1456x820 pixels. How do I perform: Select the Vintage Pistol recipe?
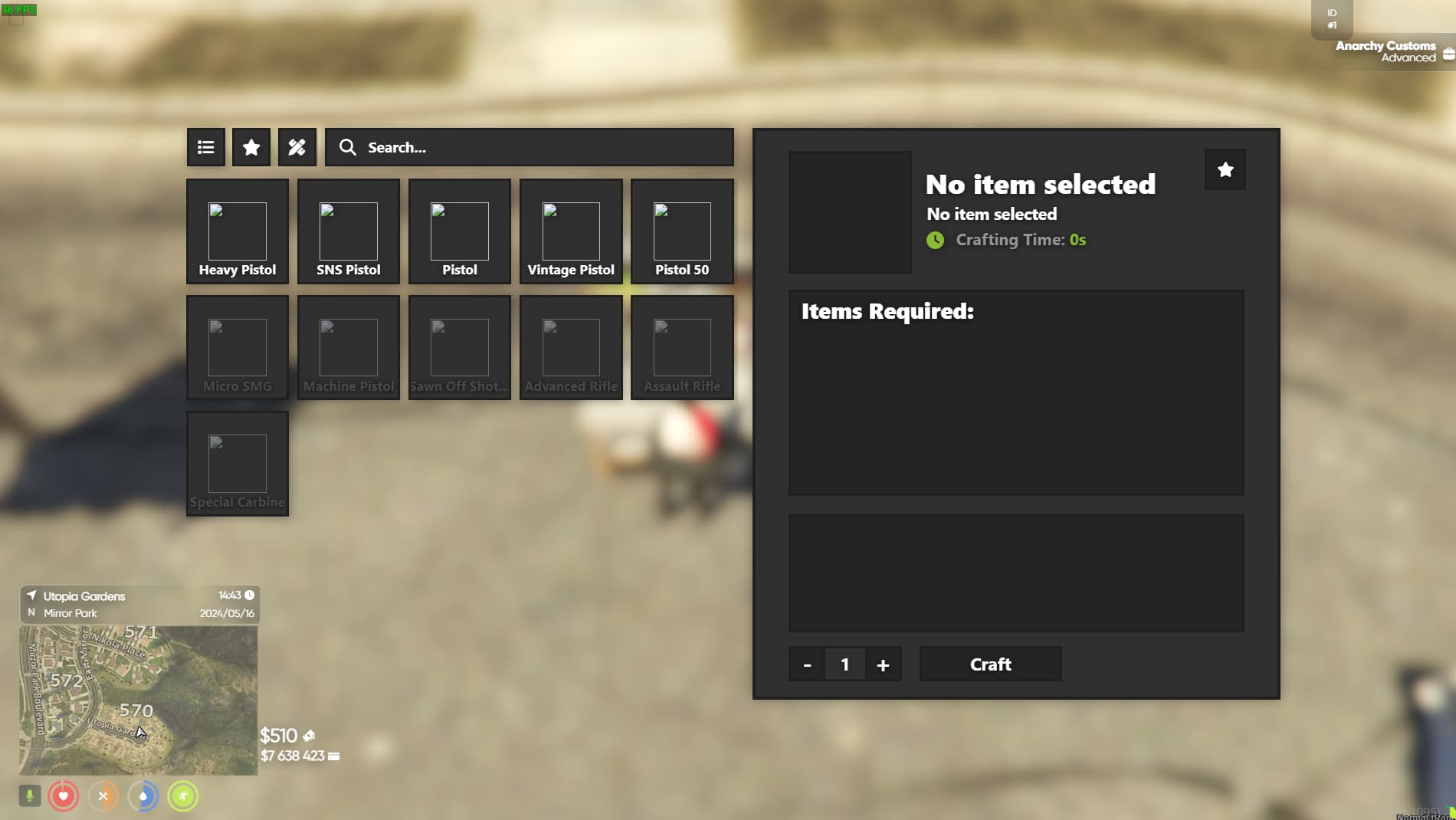click(x=570, y=231)
